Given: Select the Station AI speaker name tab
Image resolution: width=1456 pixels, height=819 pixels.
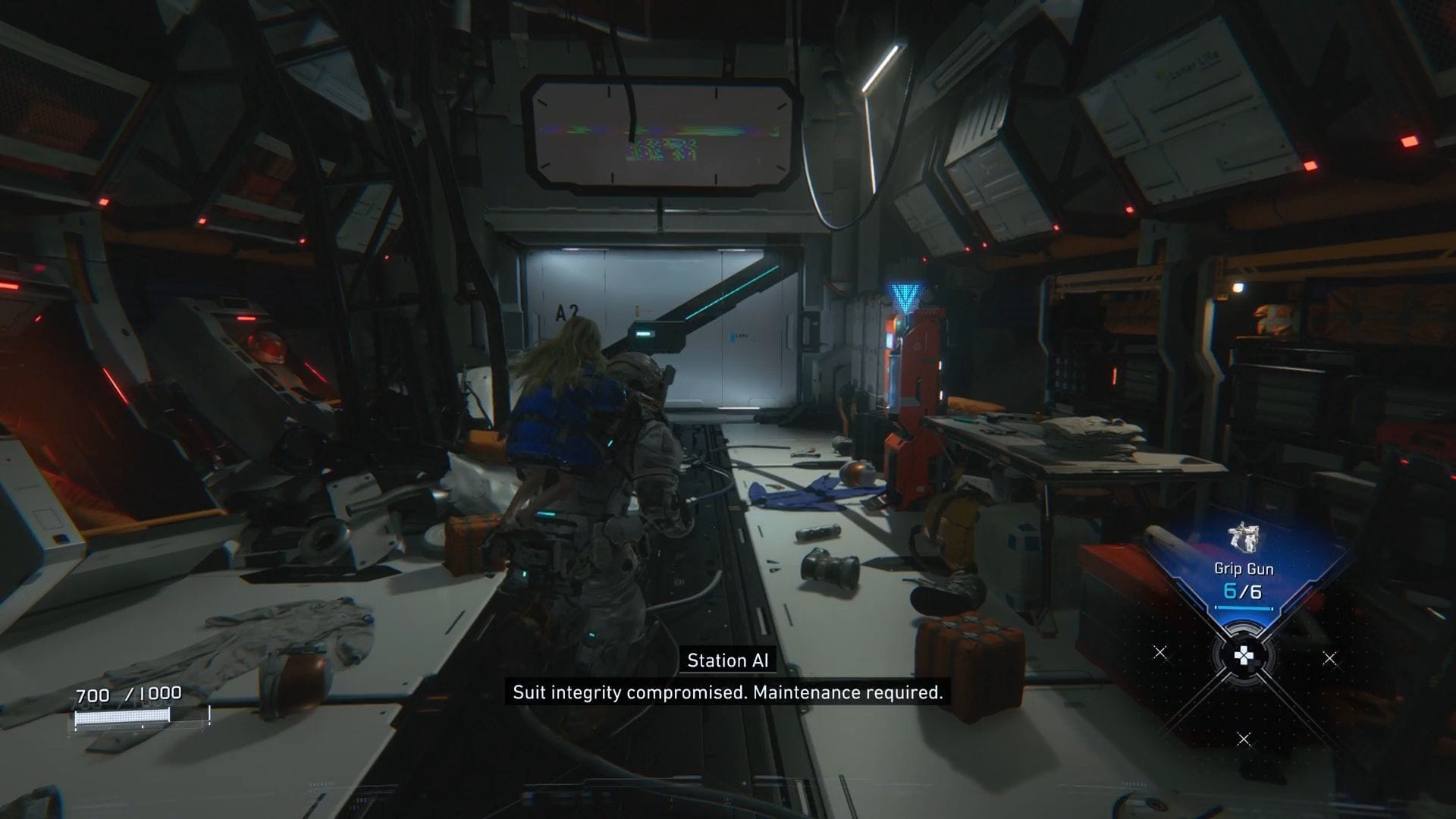Looking at the screenshot, I should point(728,661).
